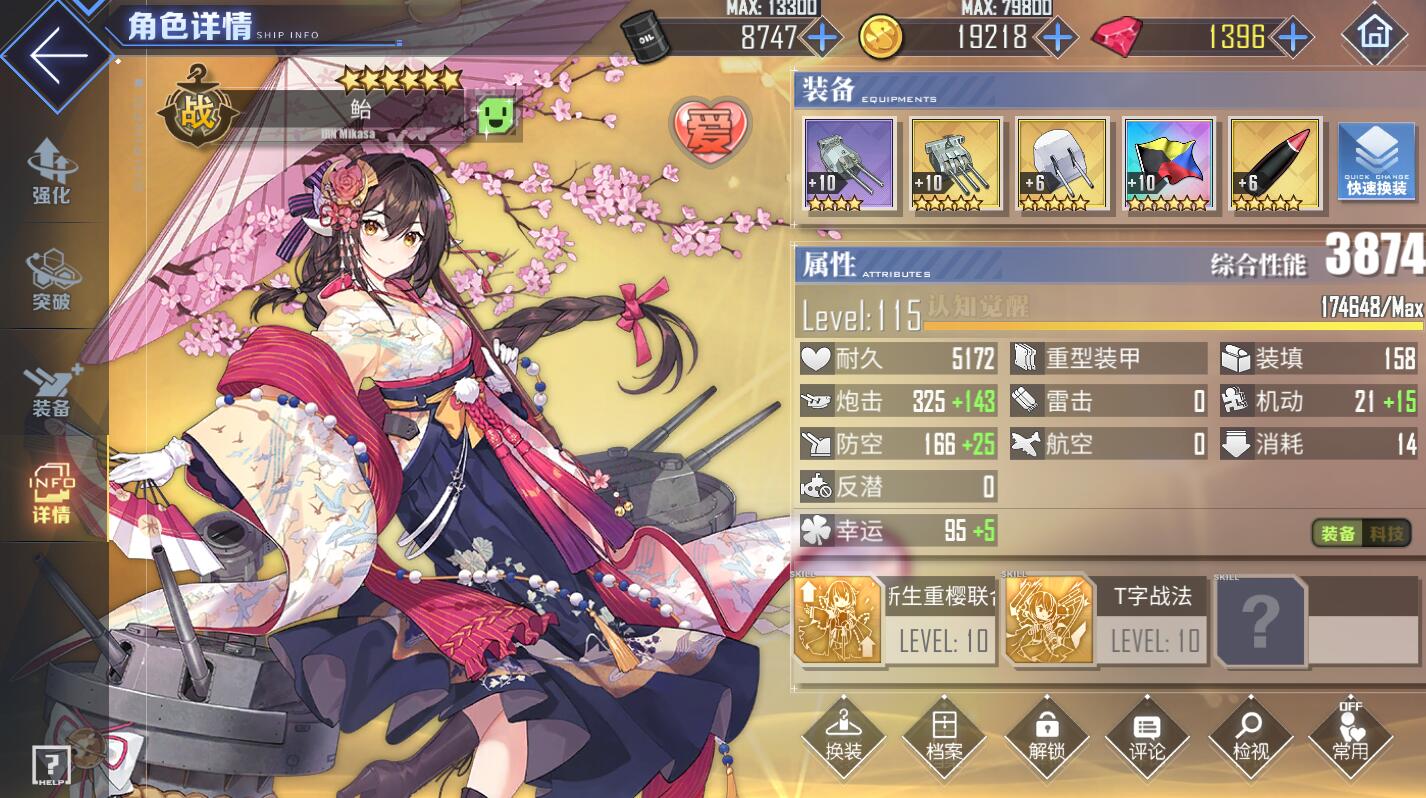Select the purple twin gun equipment slot
Viewport: 1426px width, 798px height.
coord(849,164)
